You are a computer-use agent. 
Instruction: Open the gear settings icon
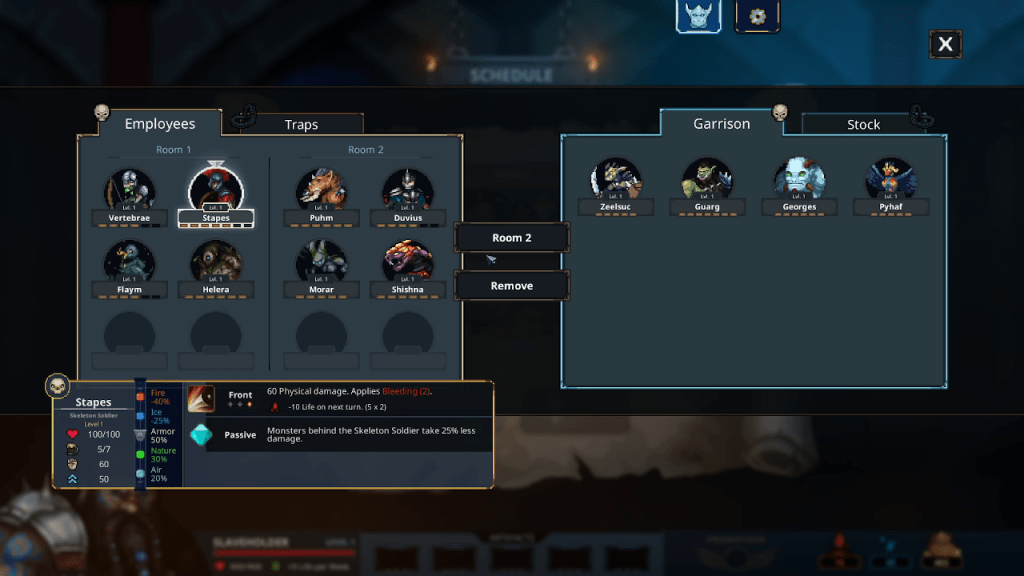pos(757,17)
